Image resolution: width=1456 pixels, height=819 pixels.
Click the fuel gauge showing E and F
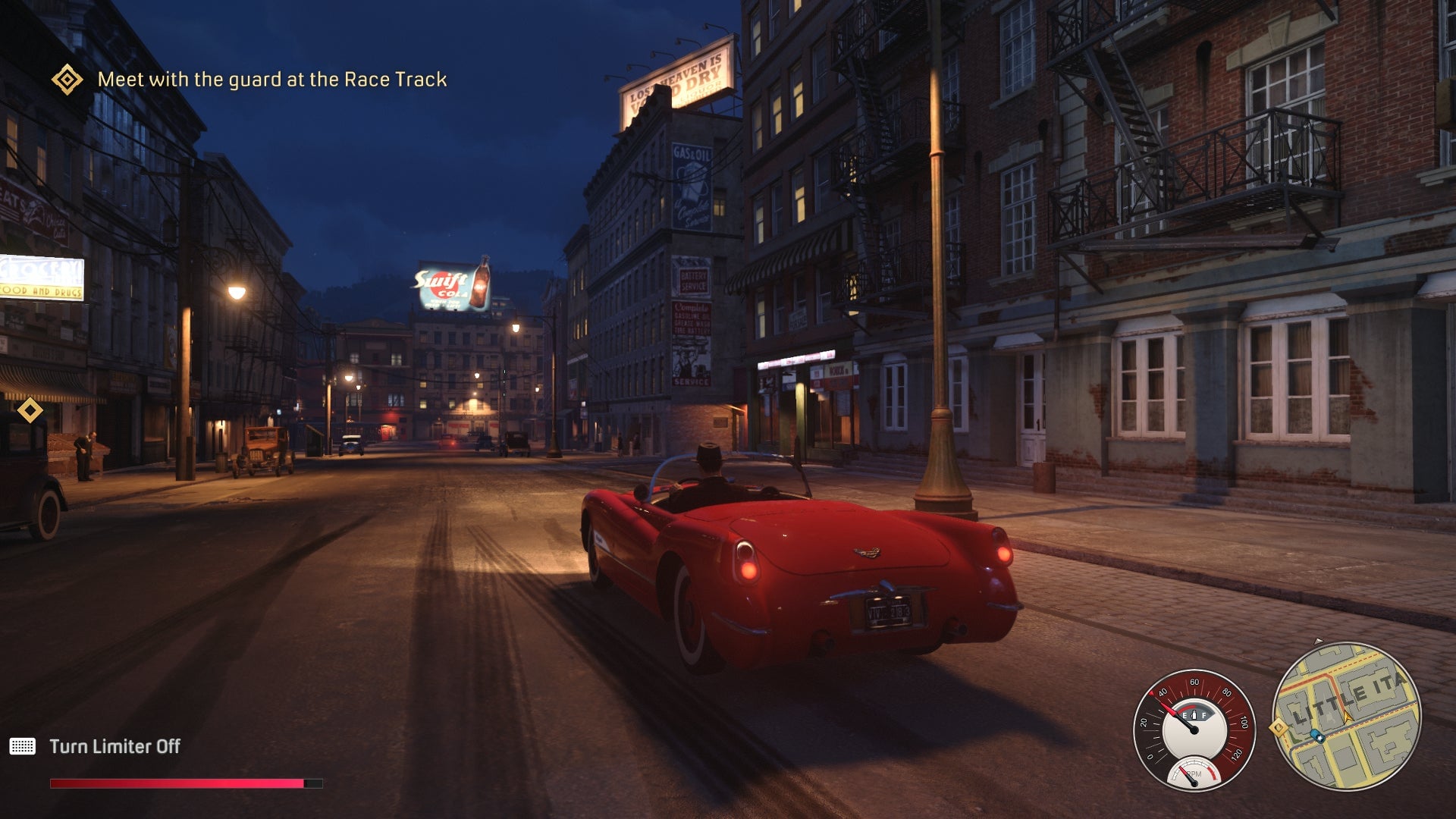(1194, 715)
